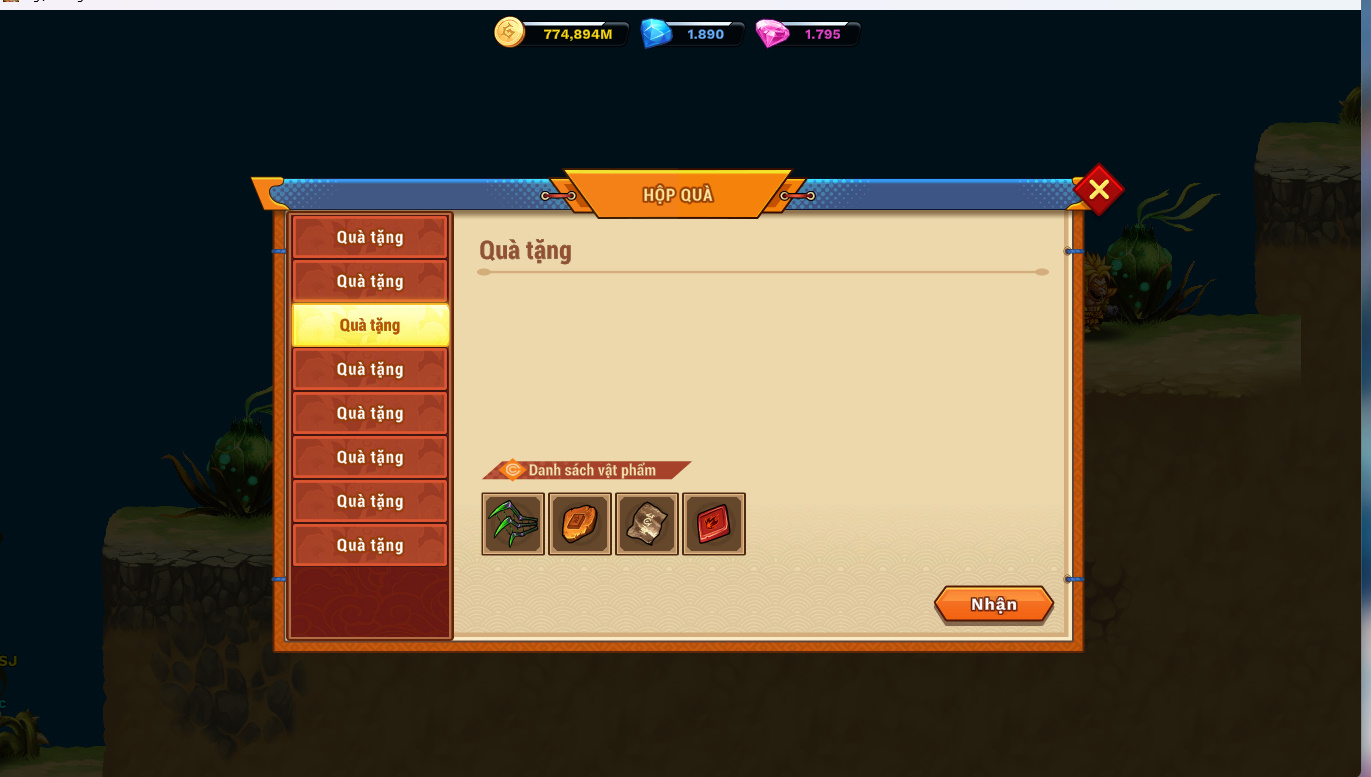Close the Hộp Quà window
This screenshot has height=777, width=1371.
pos(1098,189)
